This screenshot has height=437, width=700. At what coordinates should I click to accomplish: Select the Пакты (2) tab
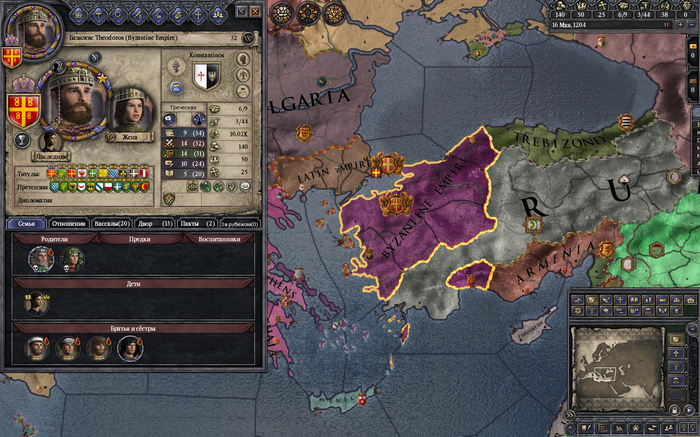(197, 223)
